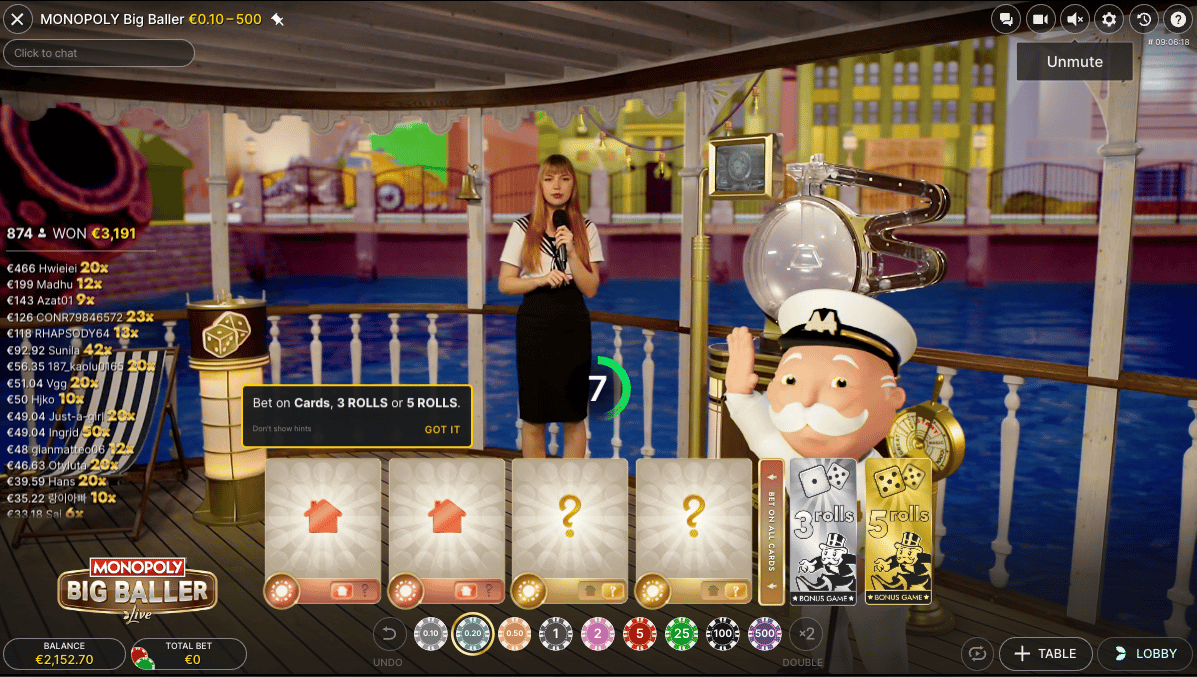Open the help question mark

pyautogui.click(x=1178, y=19)
